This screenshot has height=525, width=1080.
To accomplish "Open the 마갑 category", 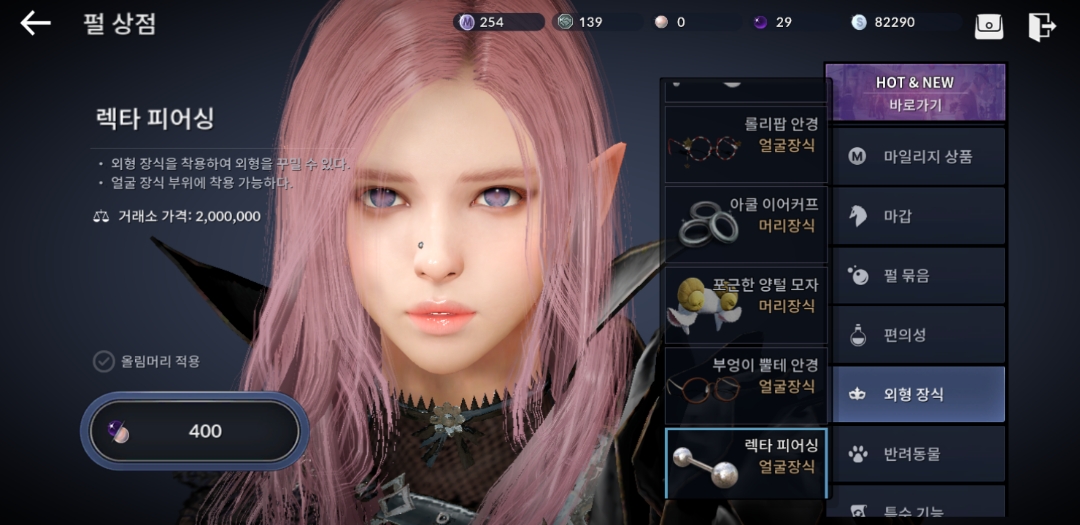I will click(x=914, y=216).
